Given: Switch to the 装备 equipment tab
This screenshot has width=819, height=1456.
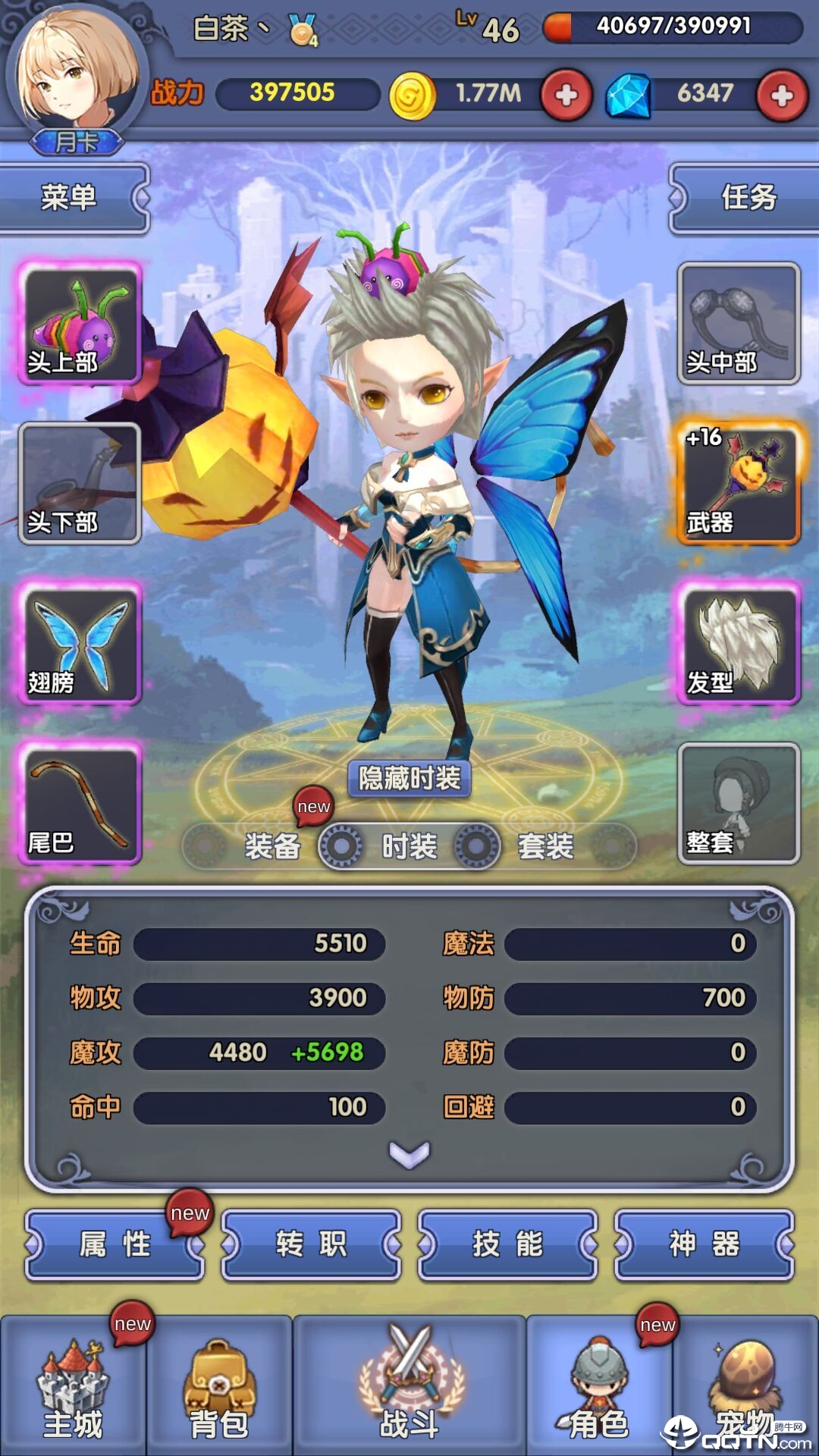Looking at the screenshot, I should pos(272,846).
